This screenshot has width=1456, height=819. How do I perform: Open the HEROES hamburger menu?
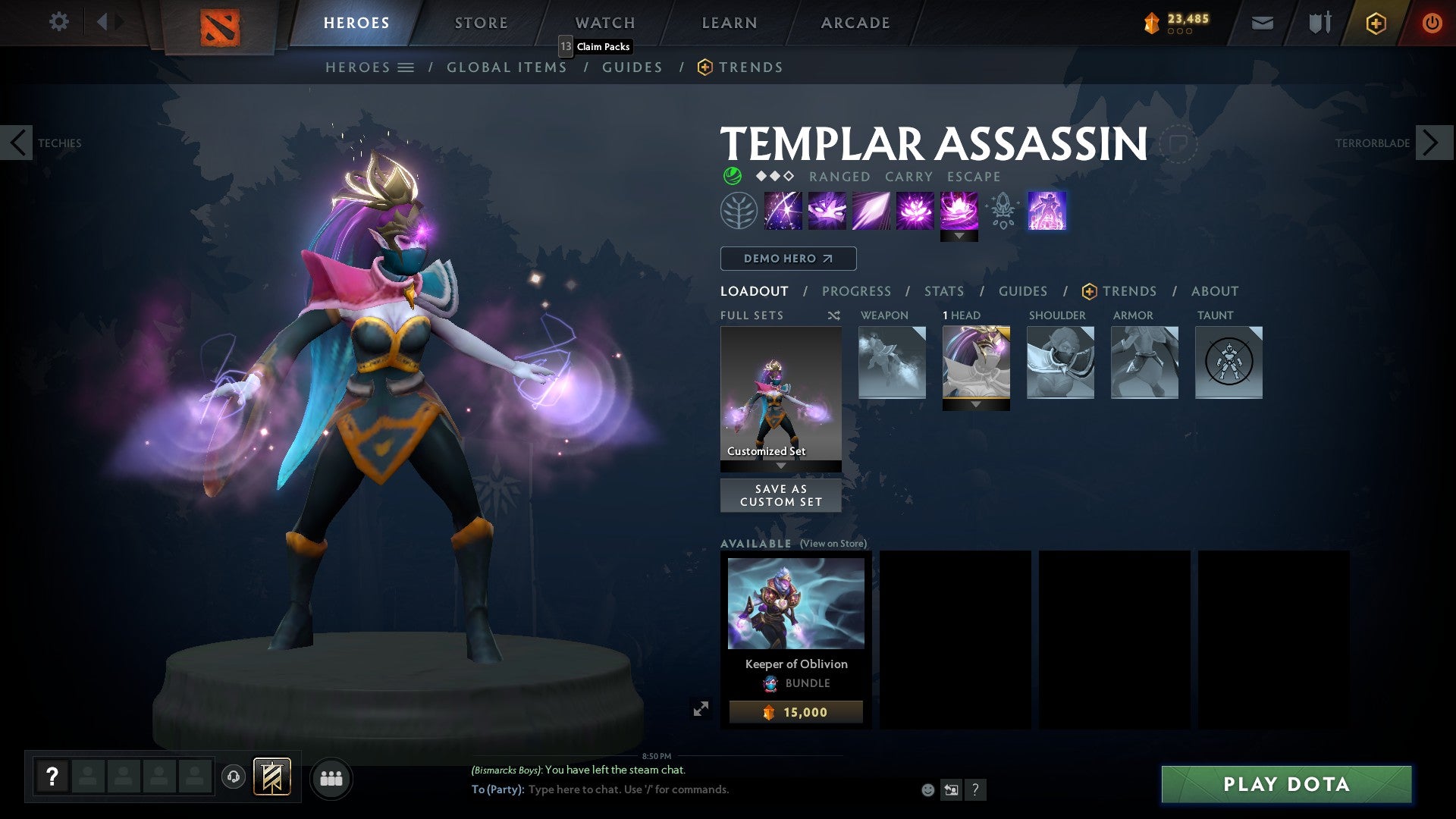(x=406, y=67)
